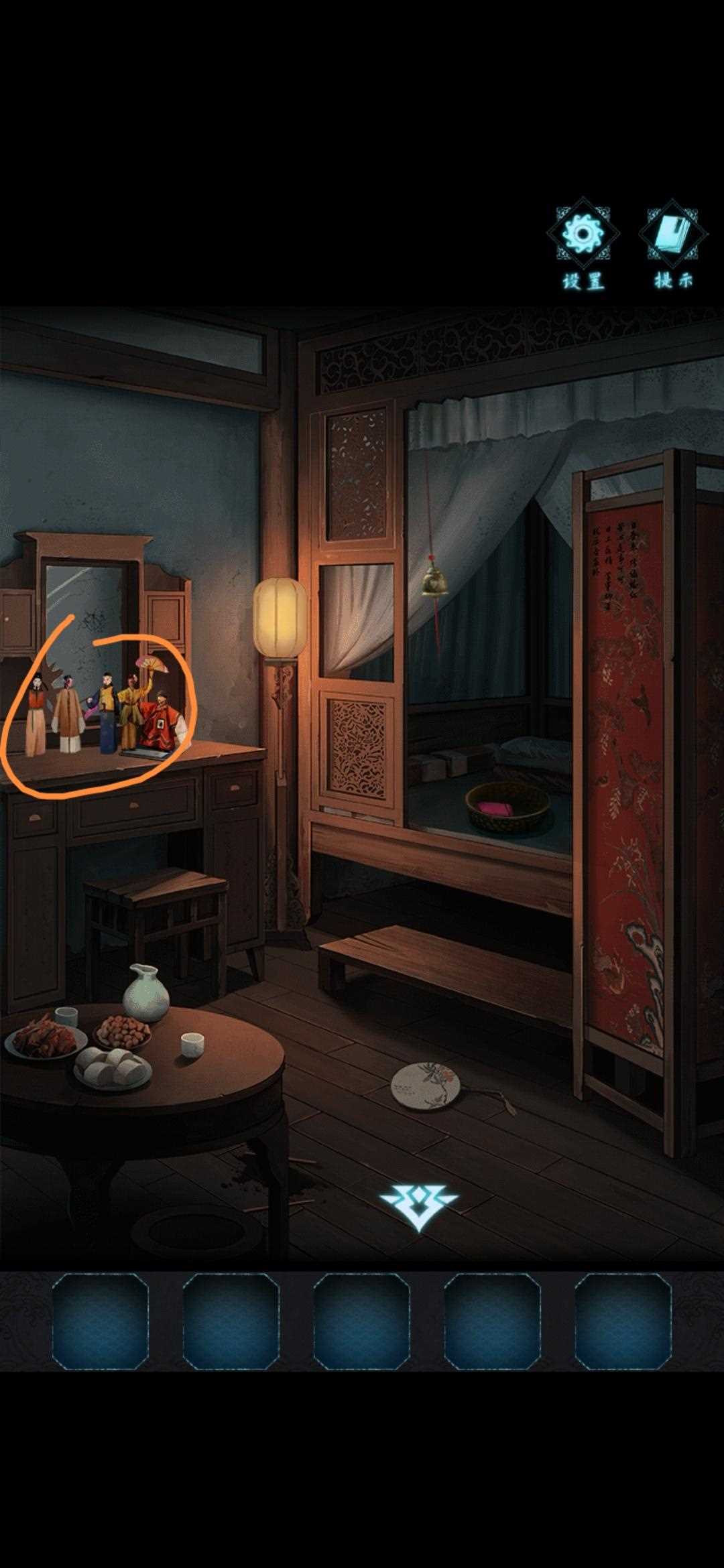Tap the glowing down-arrow navigation button
This screenshot has width=724, height=1568.
[x=419, y=1206]
